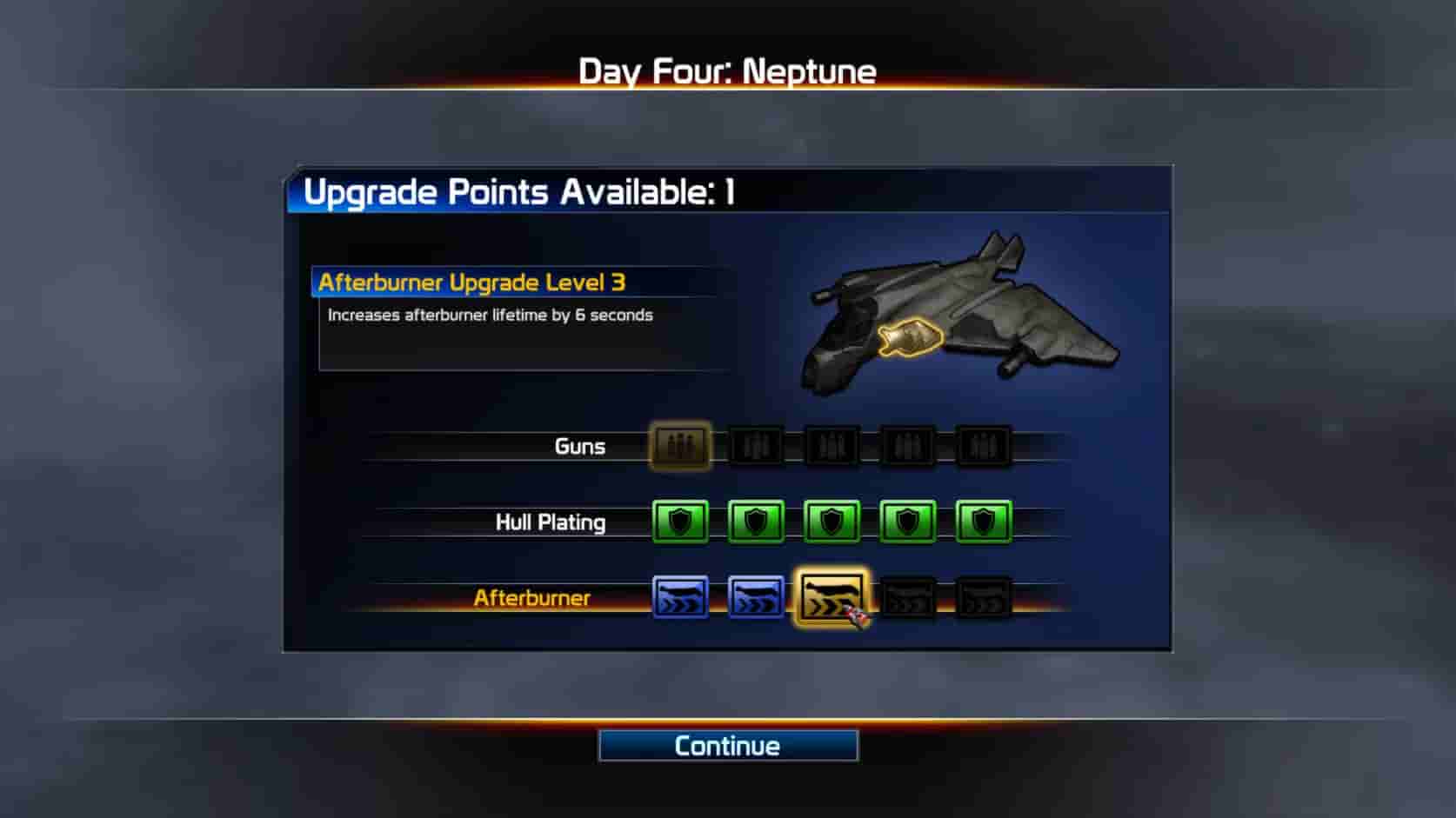
Task: Select the fourth Afterburner upgrade slot
Action: coord(906,596)
